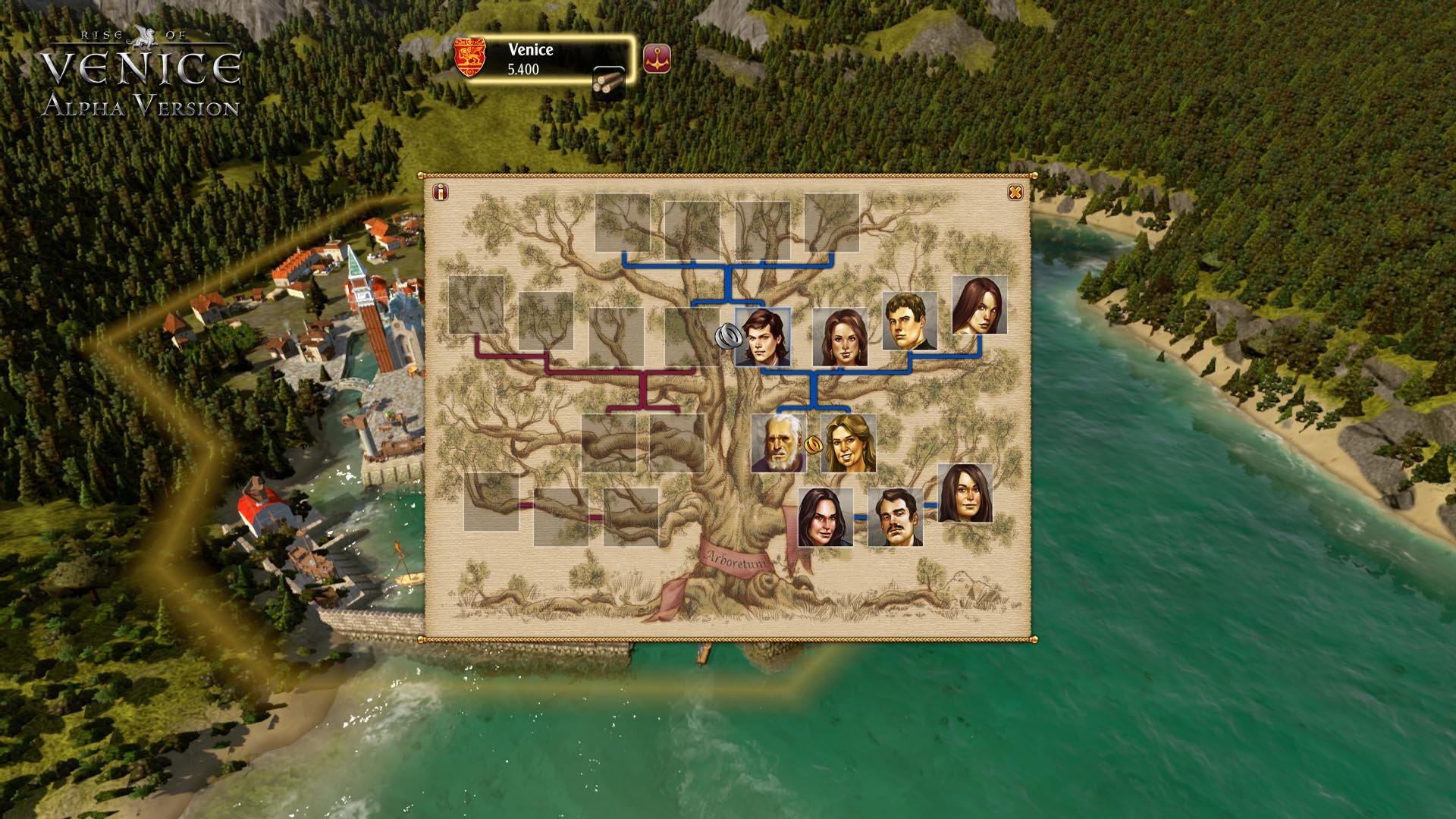
Task: Choose the mustached man portrait
Action: 895,517
